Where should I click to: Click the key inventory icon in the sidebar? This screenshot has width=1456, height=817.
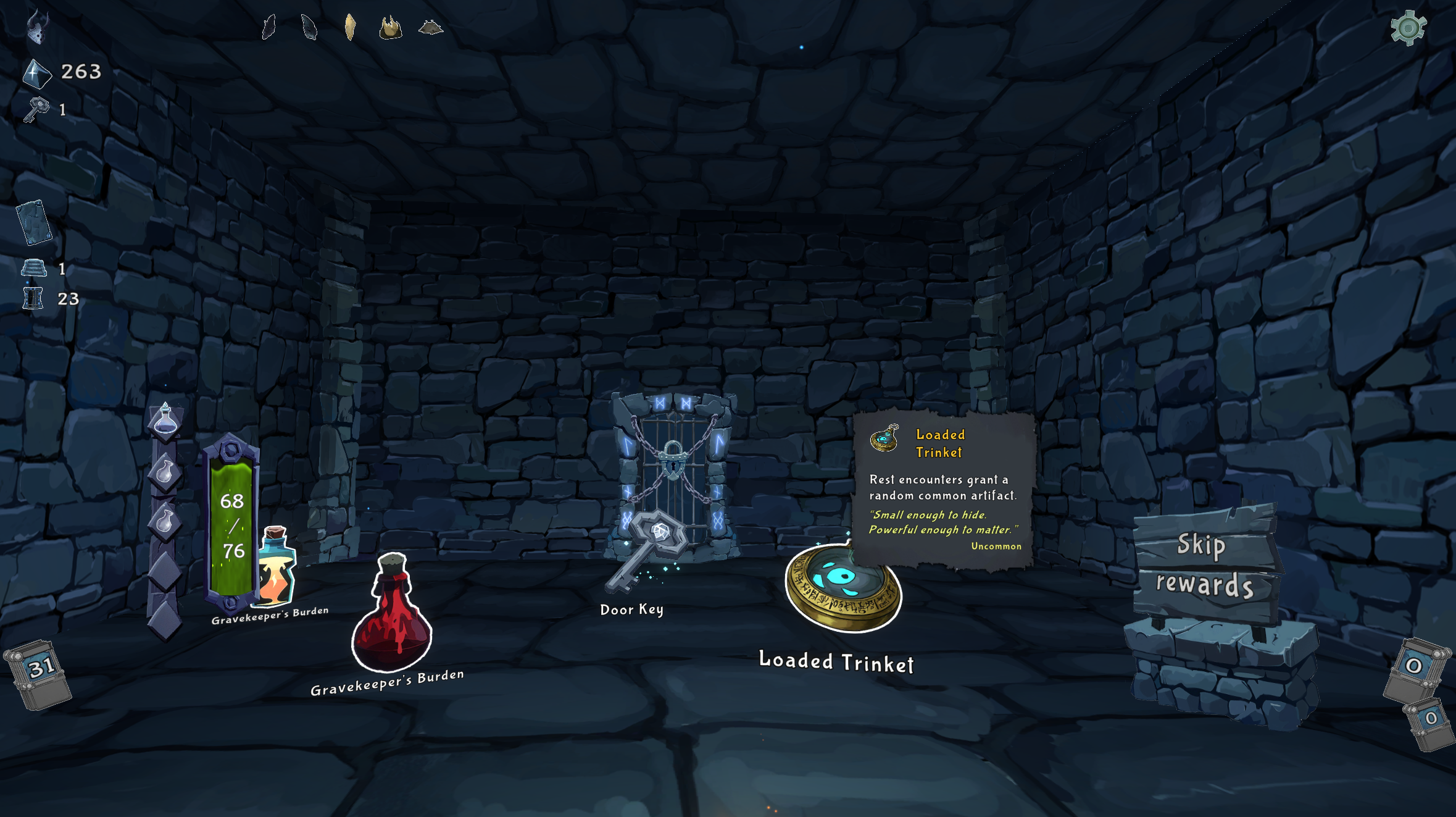[37, 110]
